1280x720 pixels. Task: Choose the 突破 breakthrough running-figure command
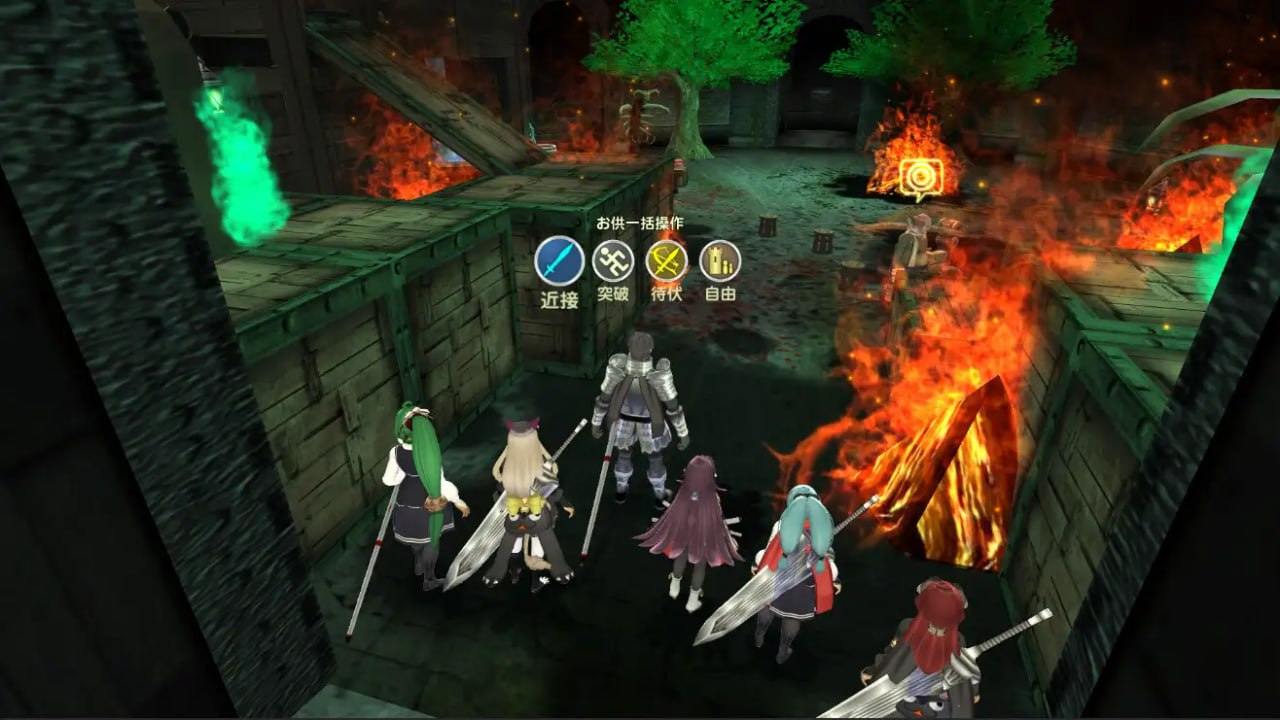(x=613, y=261)
